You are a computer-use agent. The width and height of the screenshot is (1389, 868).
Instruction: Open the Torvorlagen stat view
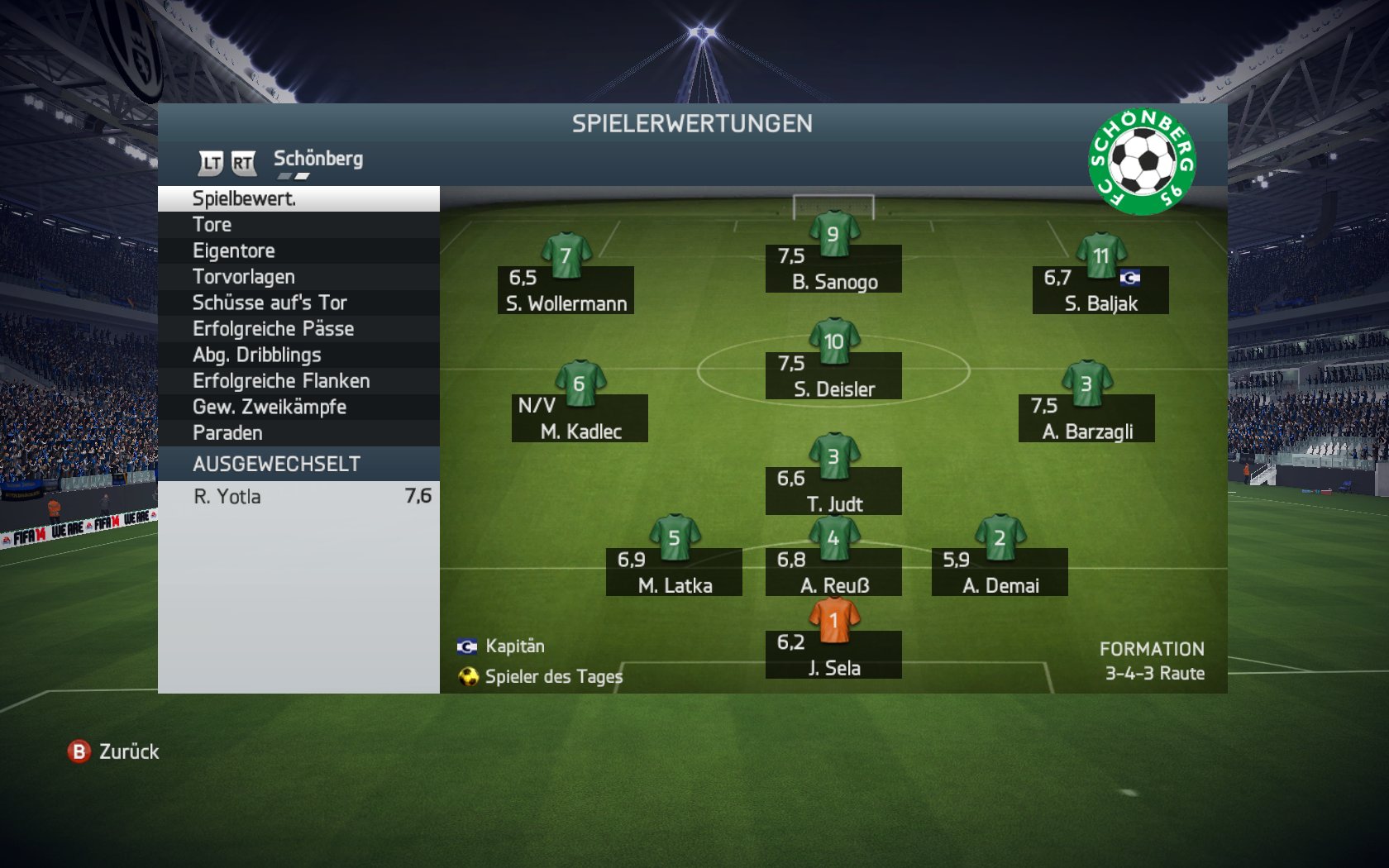(298, 277)
